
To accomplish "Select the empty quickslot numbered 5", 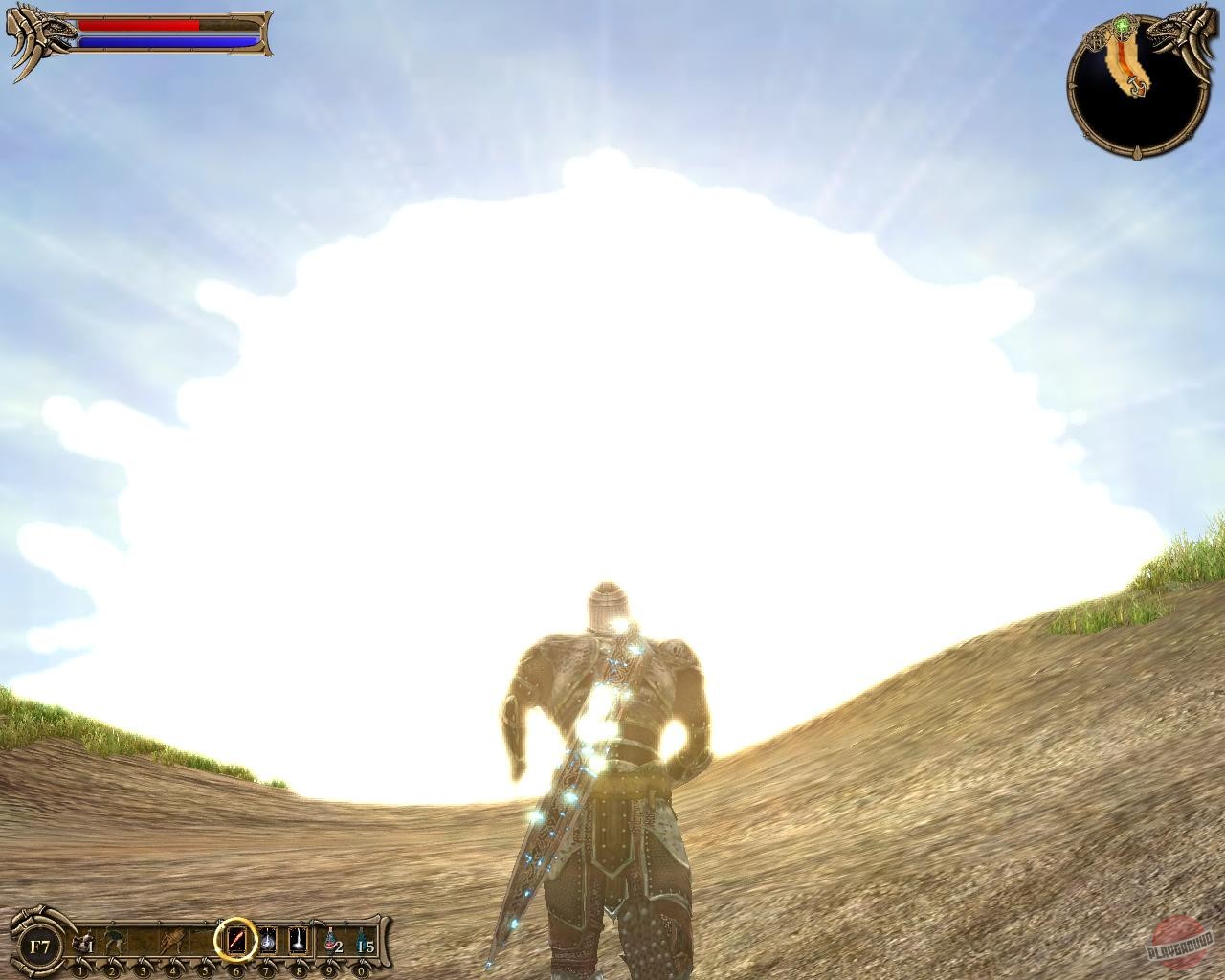I will 206,939.
